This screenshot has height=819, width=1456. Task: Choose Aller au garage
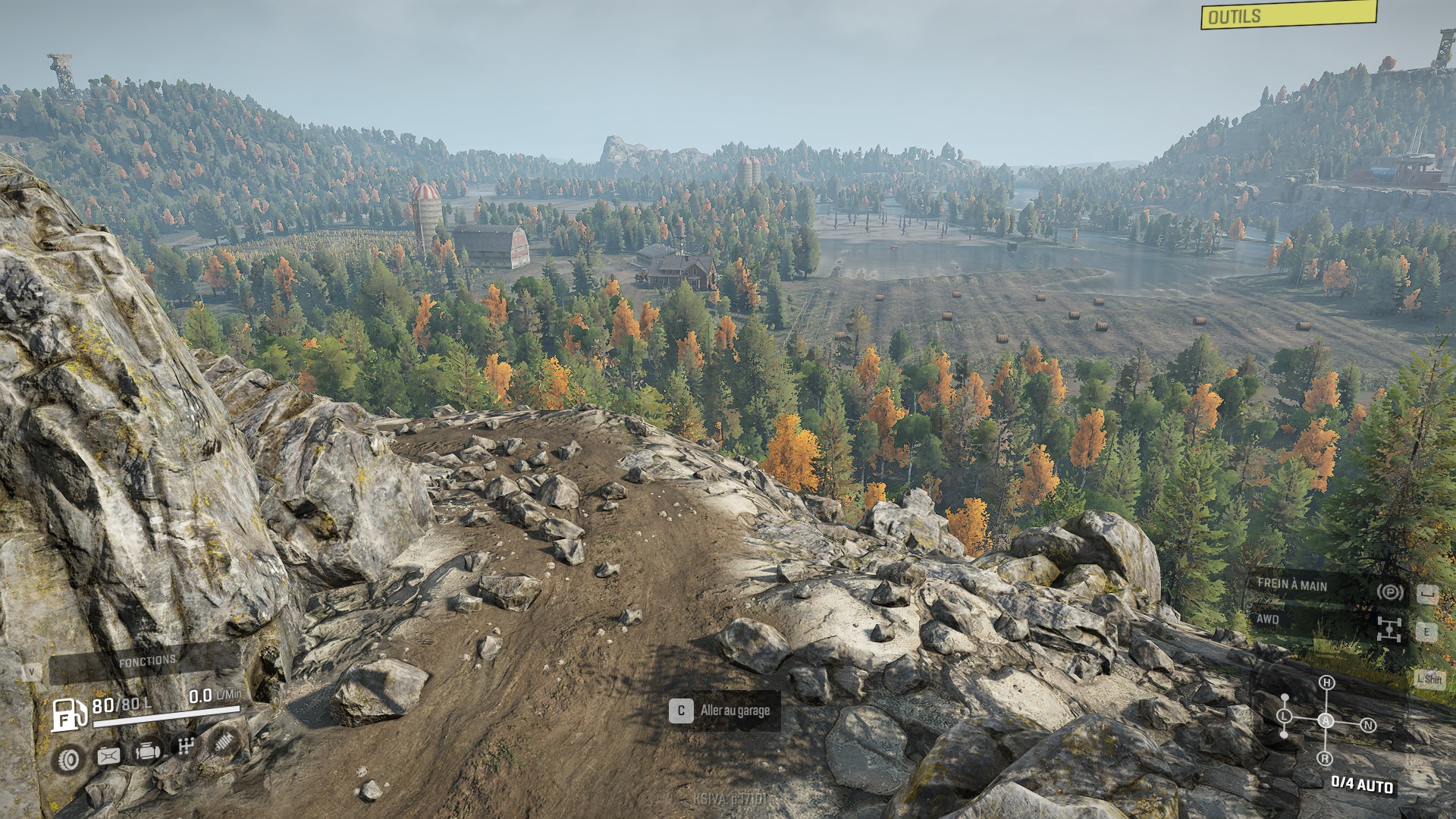(x=724, y=711)
